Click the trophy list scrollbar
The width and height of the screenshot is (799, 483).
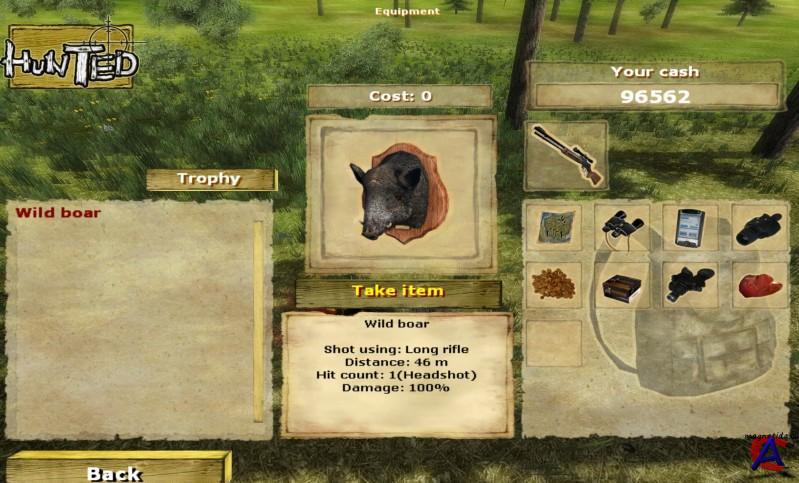point(258,320)
